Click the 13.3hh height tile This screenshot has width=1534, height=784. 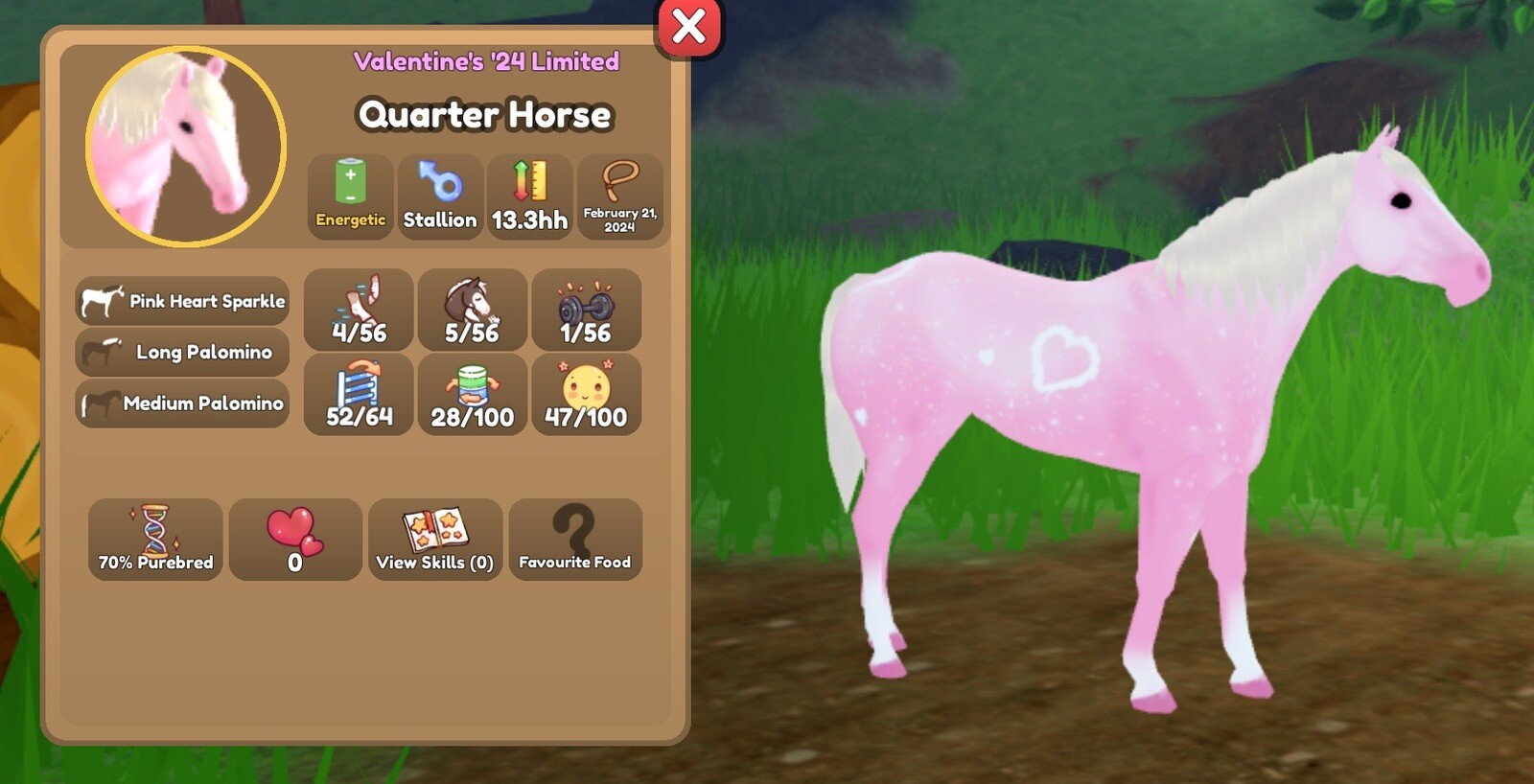point(529,196)
